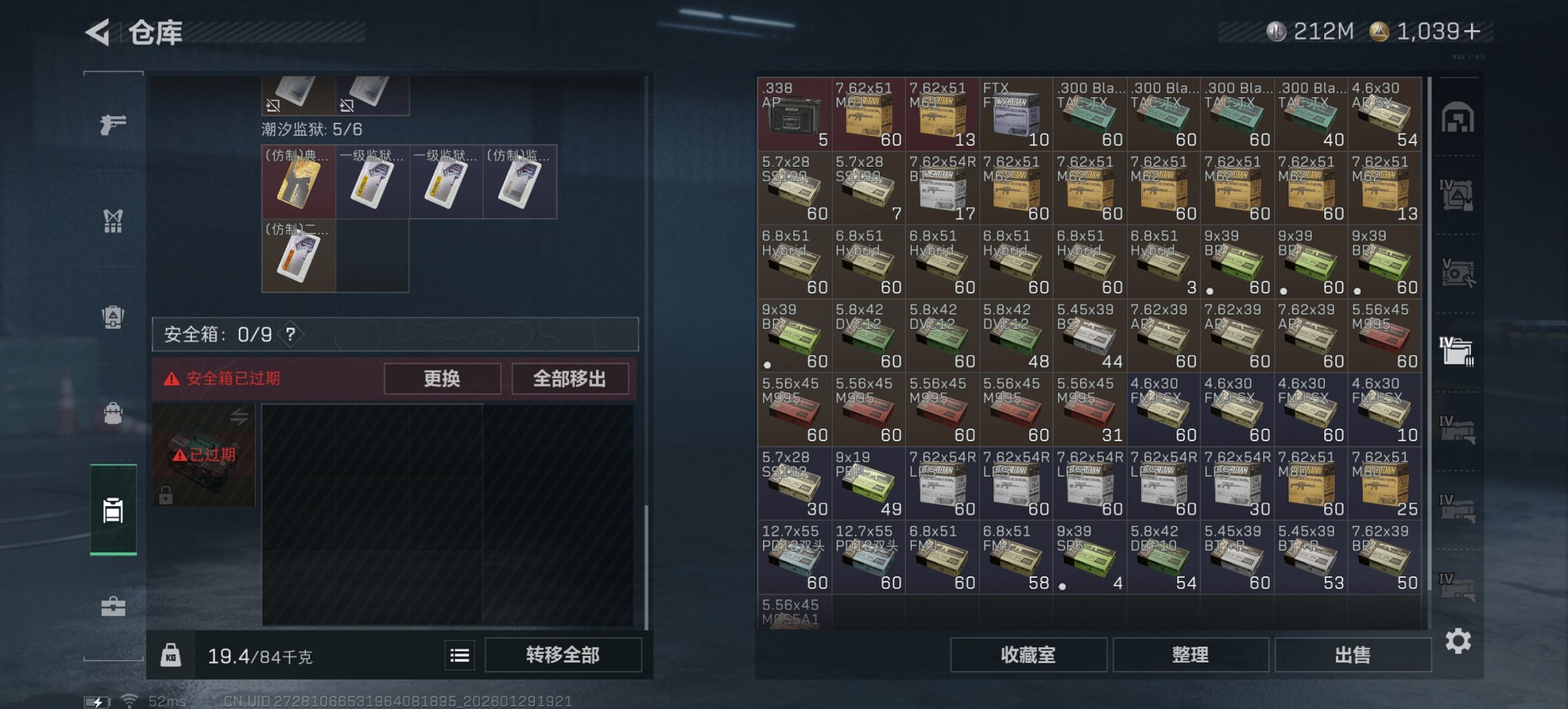Click a IV gun case icon on right sidebar
Viewport: 1568px width, 709px height.
1459,431
